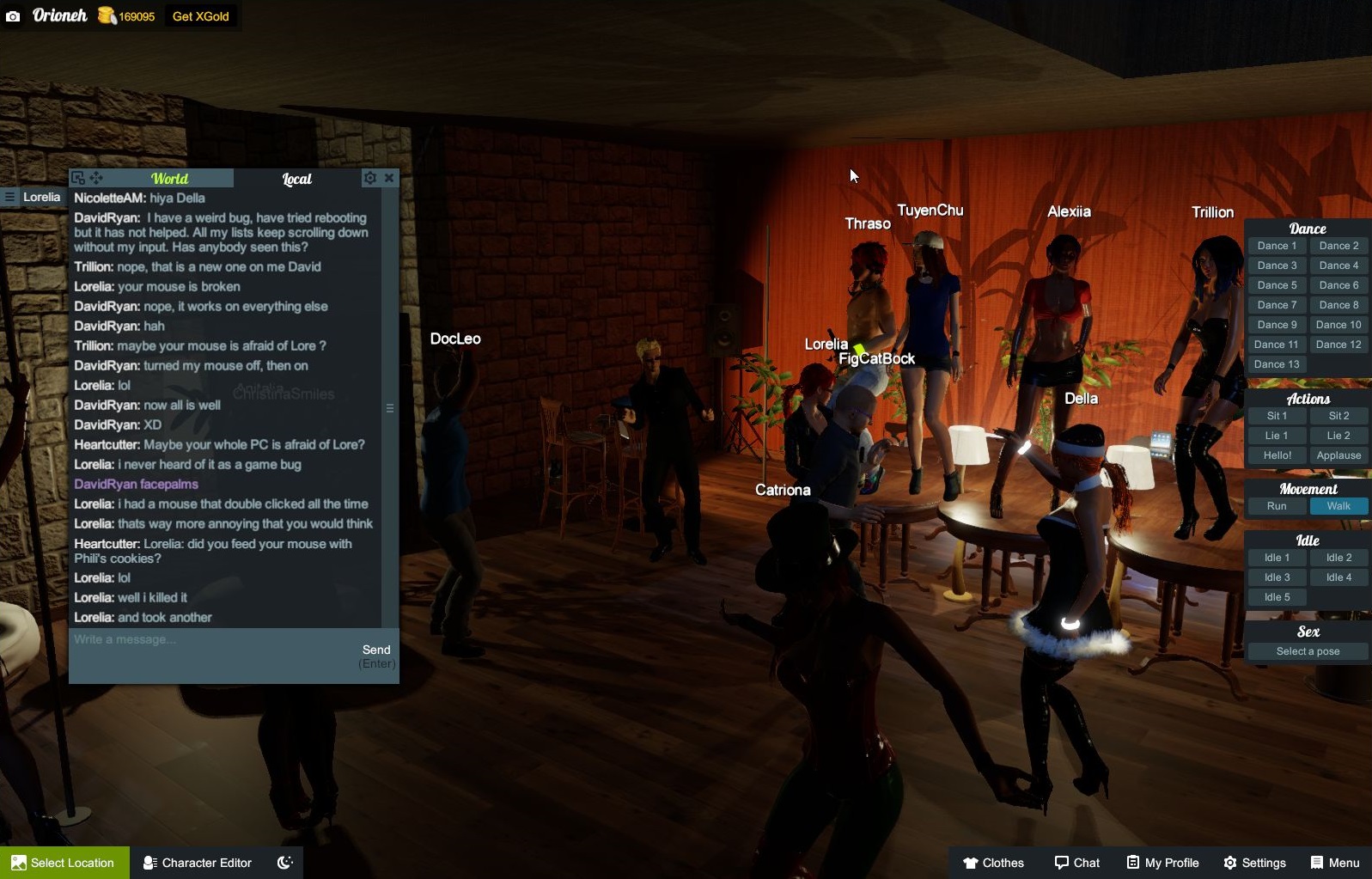The image size is (1372, 879).
Task: Open chat settings with the gear icon
Action: [x=370, y=177]
